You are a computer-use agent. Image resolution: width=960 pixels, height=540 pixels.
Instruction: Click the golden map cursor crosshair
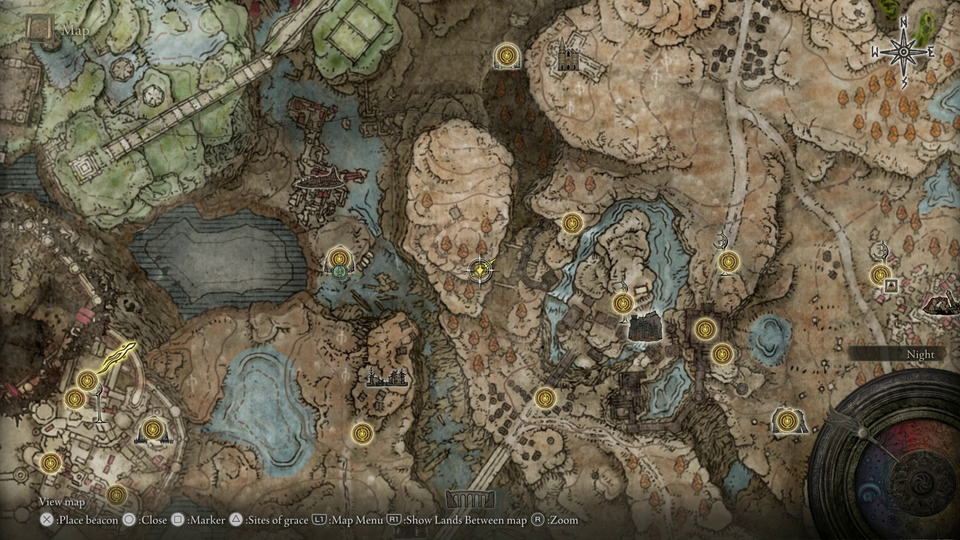[481, 269]
